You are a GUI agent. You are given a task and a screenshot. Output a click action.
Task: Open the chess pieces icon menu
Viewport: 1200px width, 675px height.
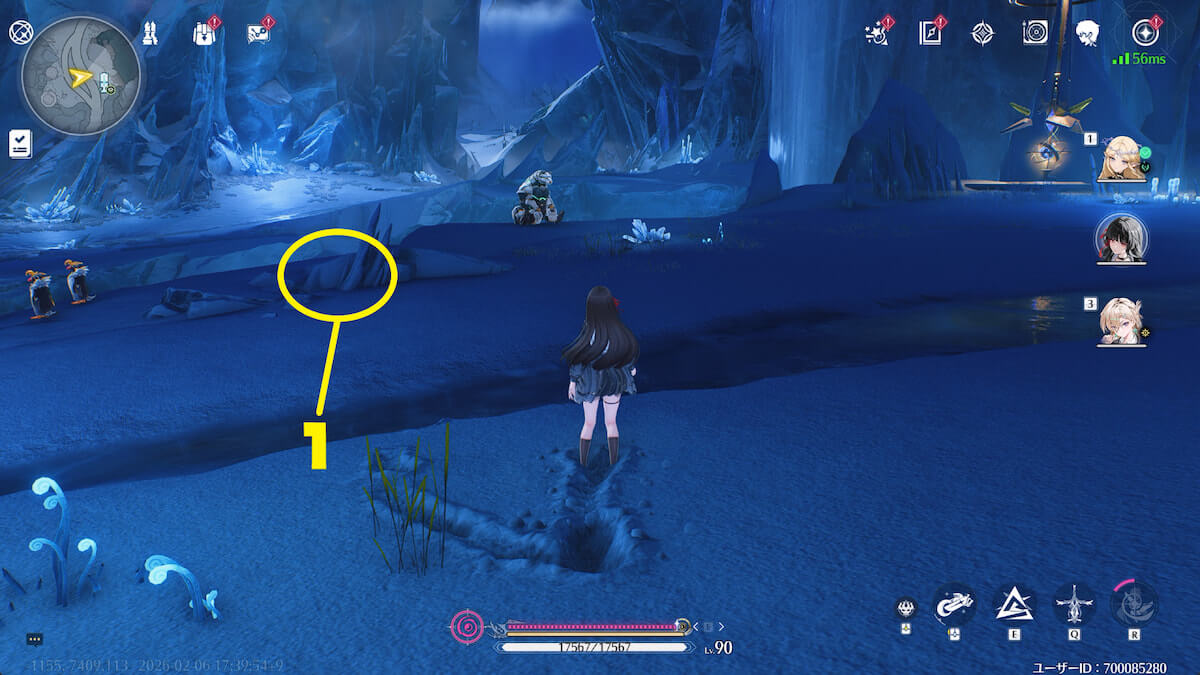coord(149,33)
